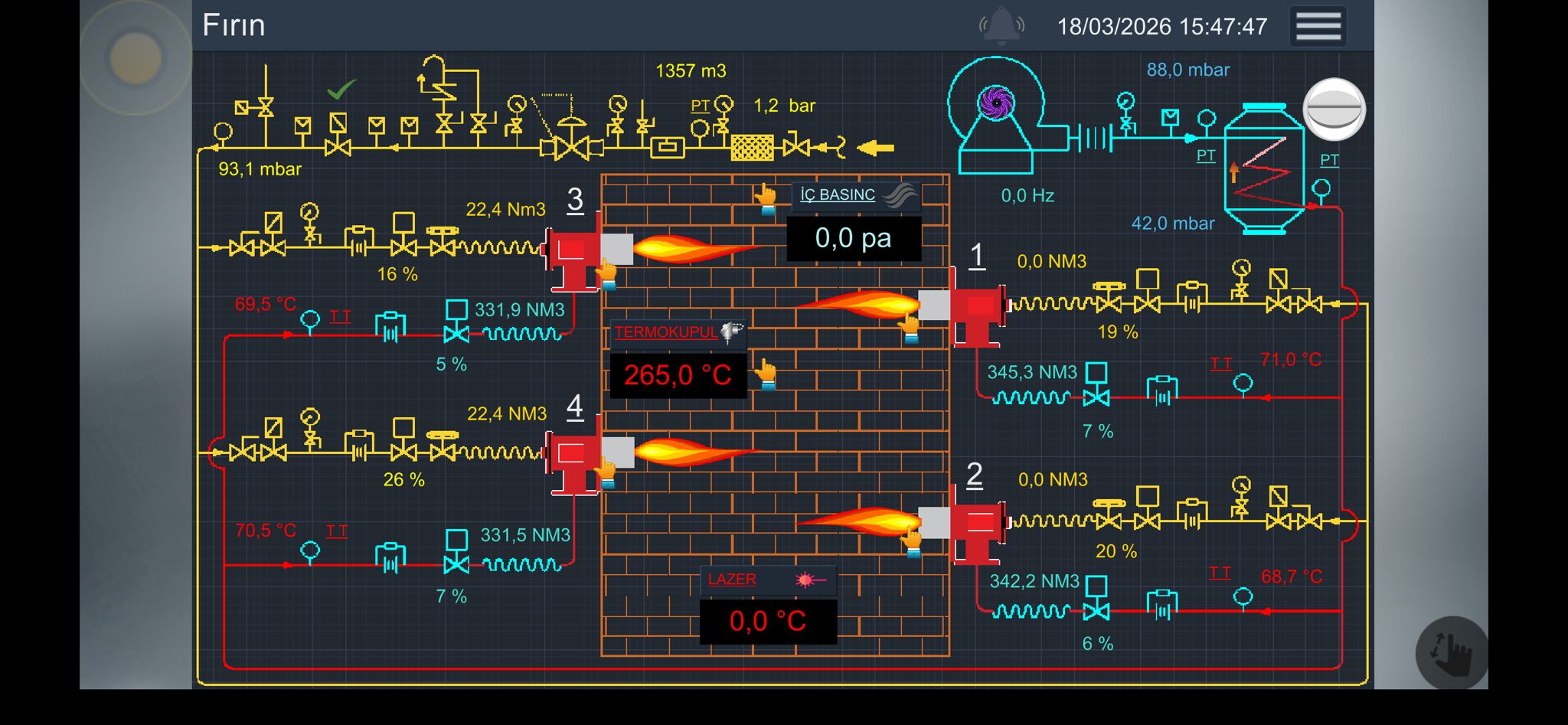Open the İÇ BASINC detail link
The height and width of the screenshot is (725, 1568).
836,194
